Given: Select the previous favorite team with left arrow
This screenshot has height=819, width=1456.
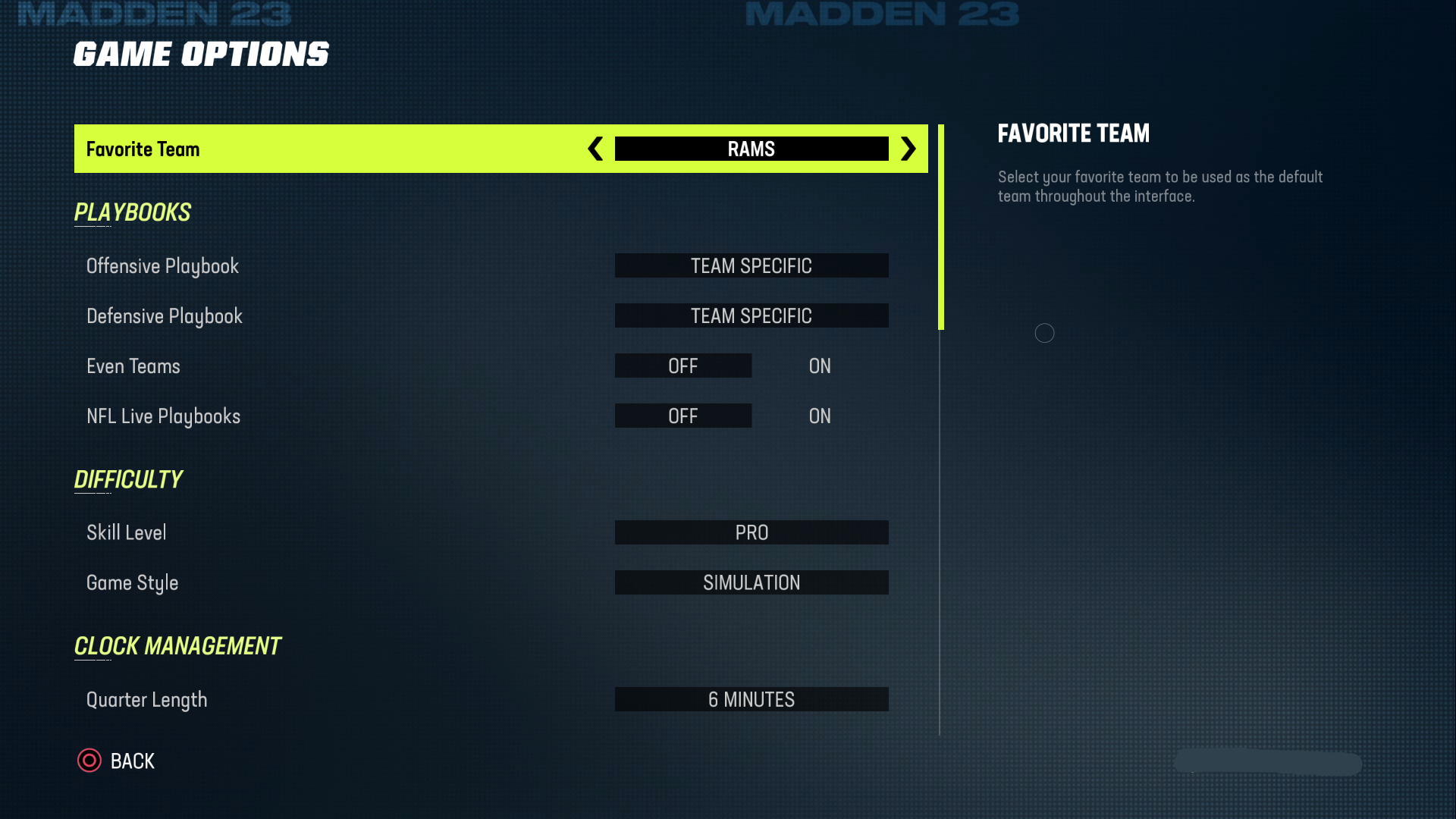Looking at the screenshot, I should tap(595, 149).
